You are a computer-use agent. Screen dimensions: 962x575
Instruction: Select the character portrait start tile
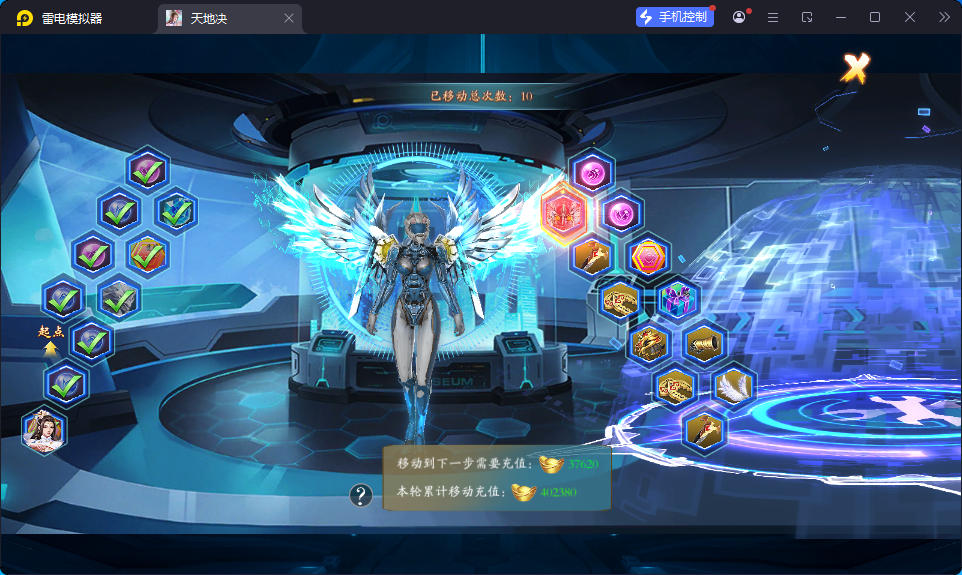(x=45, y=431)
